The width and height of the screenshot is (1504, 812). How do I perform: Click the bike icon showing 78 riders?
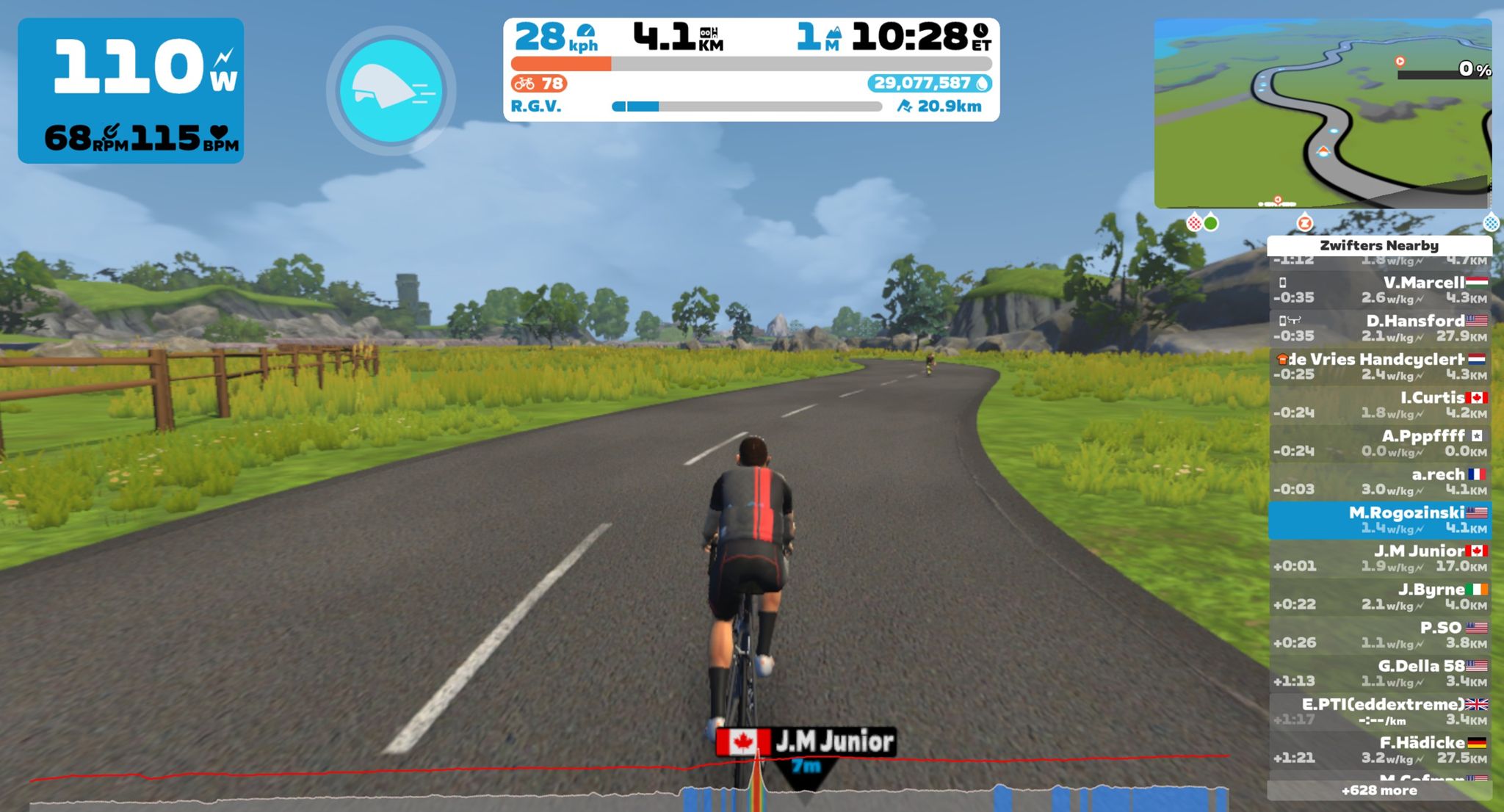pyautogui.click(x=526, y=82)
